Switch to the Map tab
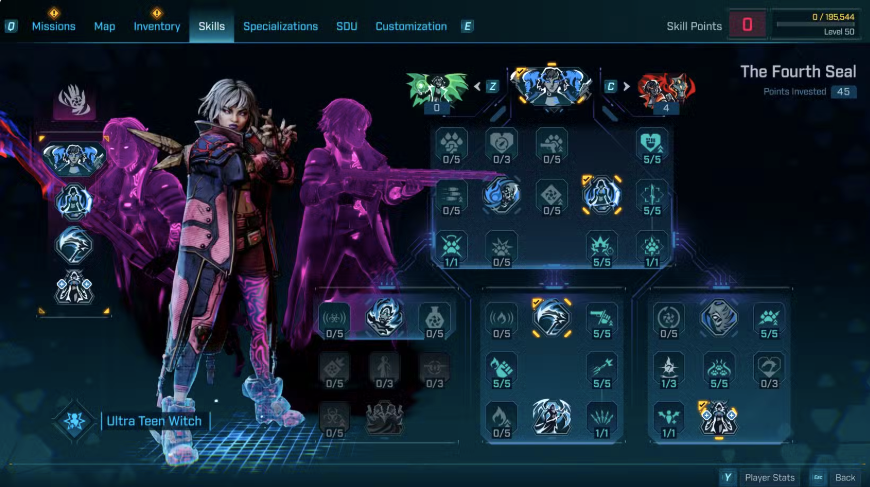This screenshot has width=870, height=487. click(x=105, y=26)
